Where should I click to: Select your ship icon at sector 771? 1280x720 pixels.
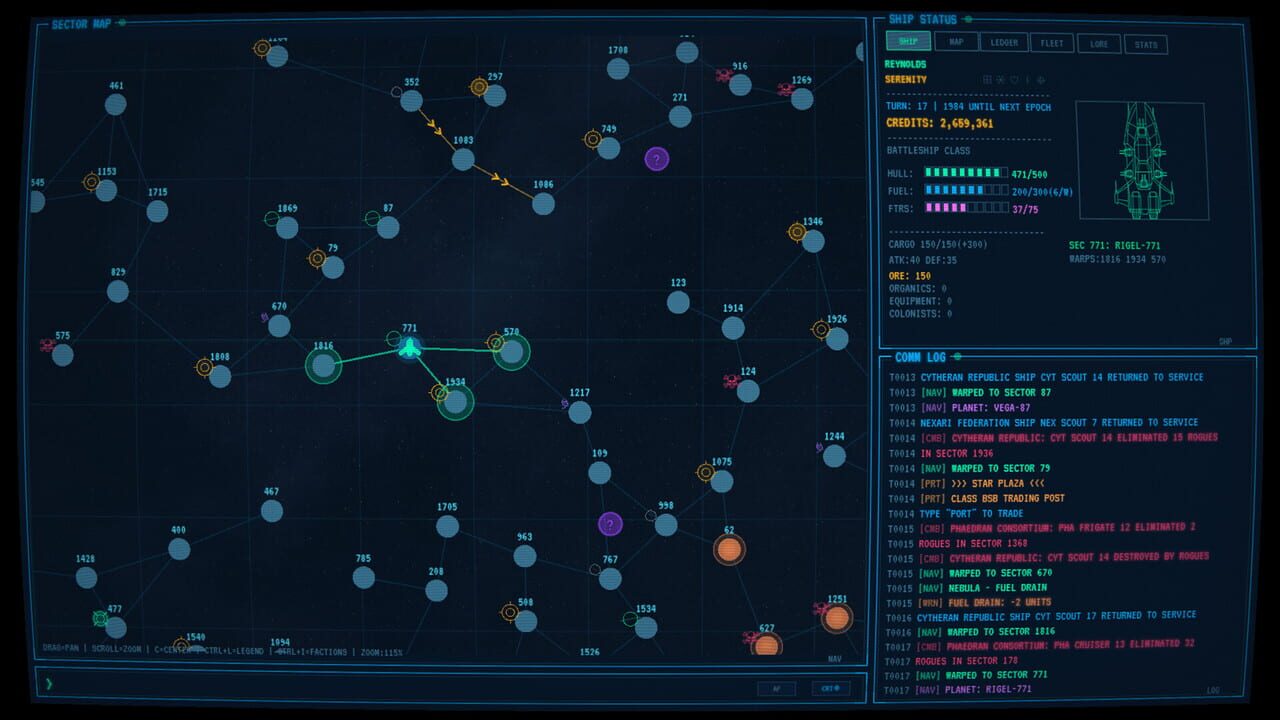pos(412,348)
